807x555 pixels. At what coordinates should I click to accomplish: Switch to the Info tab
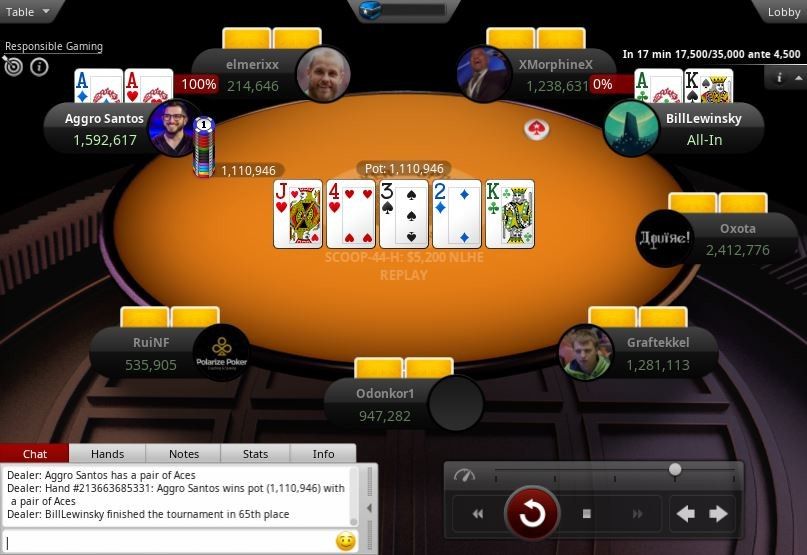(323, 454)
